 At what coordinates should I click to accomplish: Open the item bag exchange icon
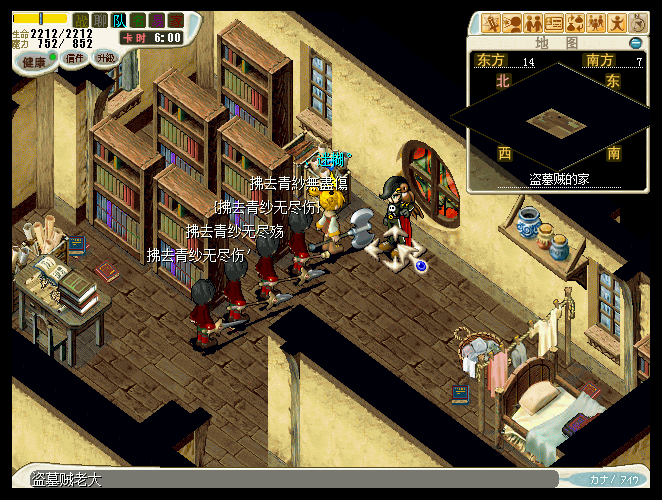click(574, 22)
